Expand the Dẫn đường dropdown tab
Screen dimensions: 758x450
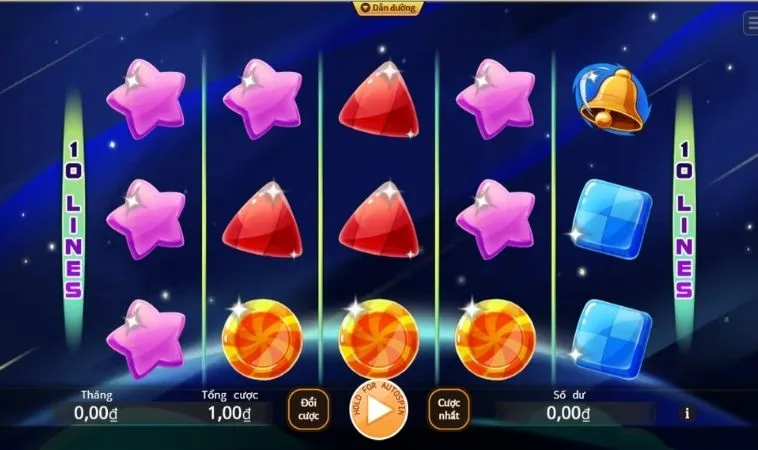pyautogui.click(x=389, y=8)
